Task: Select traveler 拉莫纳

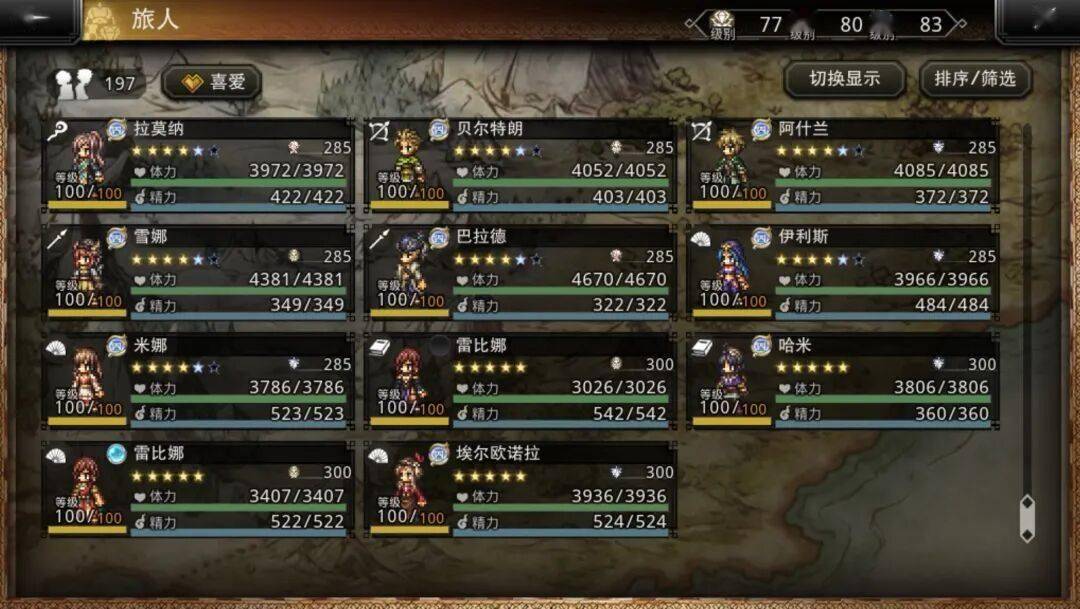Action: pos(198,165)
